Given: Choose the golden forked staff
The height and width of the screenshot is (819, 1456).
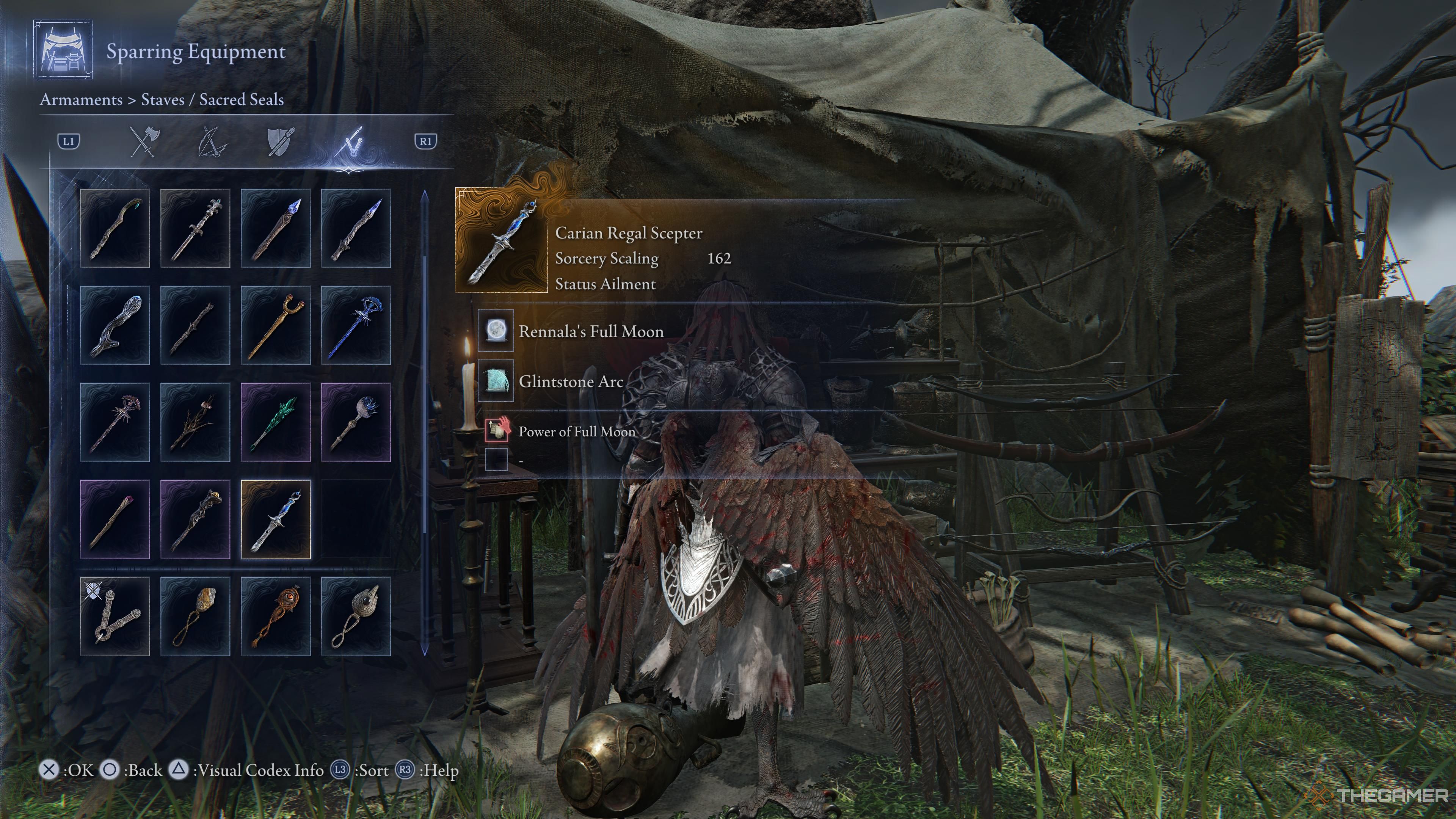Looking at the screenshot, I should tap(275, 325).
